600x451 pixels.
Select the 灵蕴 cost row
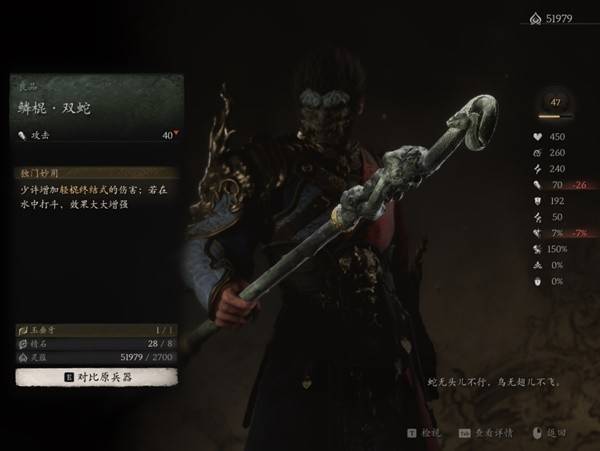tap(96, 356)
